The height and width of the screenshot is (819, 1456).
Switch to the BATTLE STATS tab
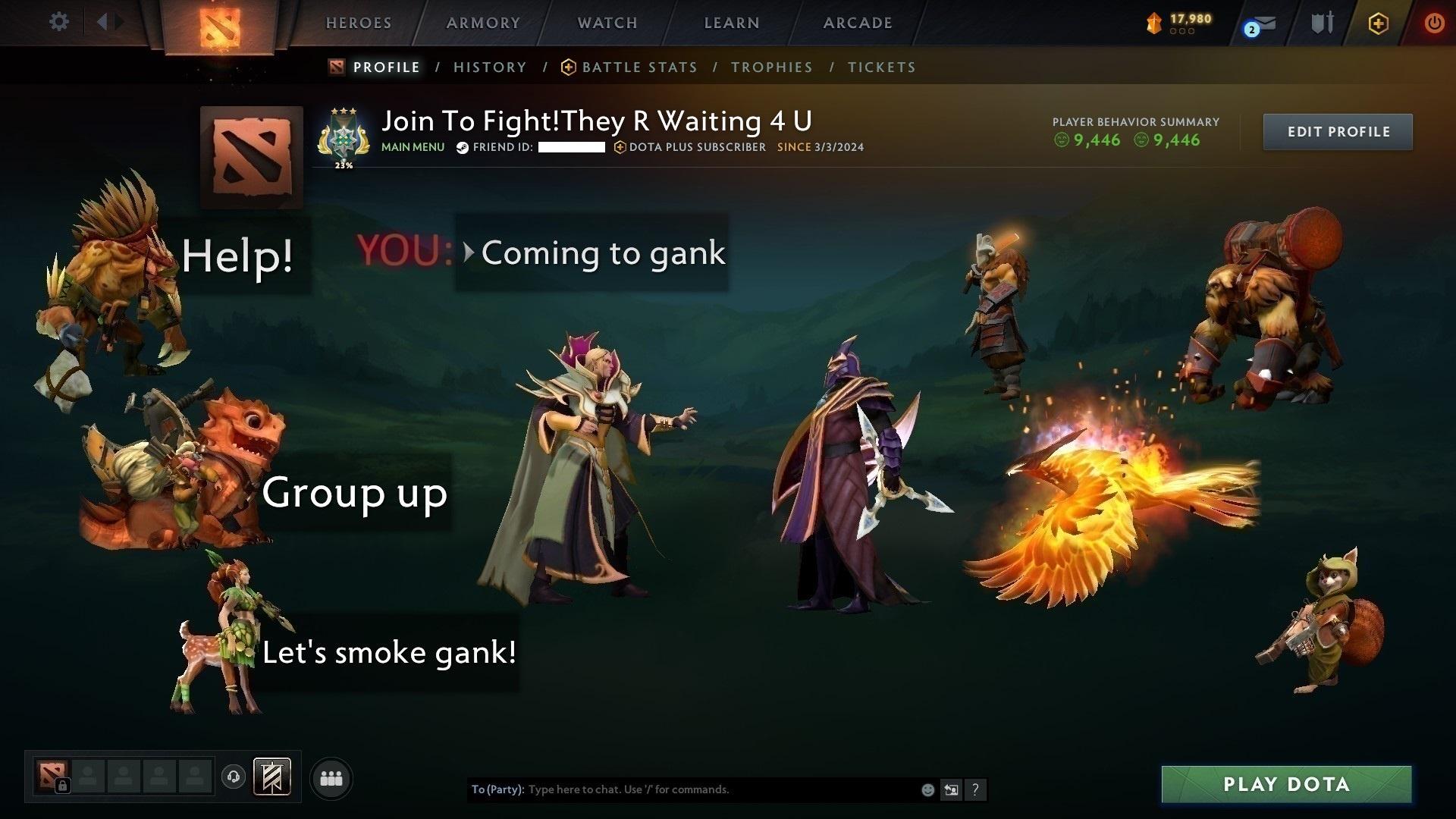pos(639,67)
